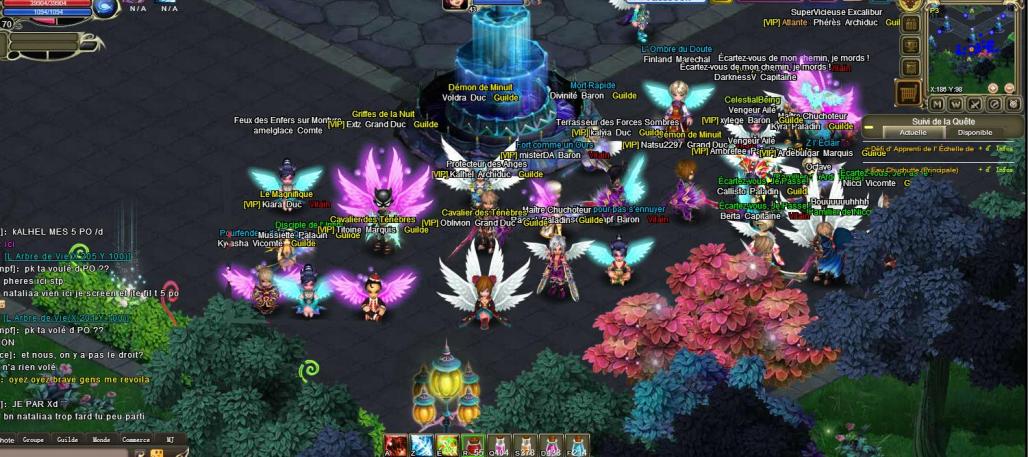Select the Monde chat channel tab
Viewport: 1028px width, 457px height.
coord(100,439)
